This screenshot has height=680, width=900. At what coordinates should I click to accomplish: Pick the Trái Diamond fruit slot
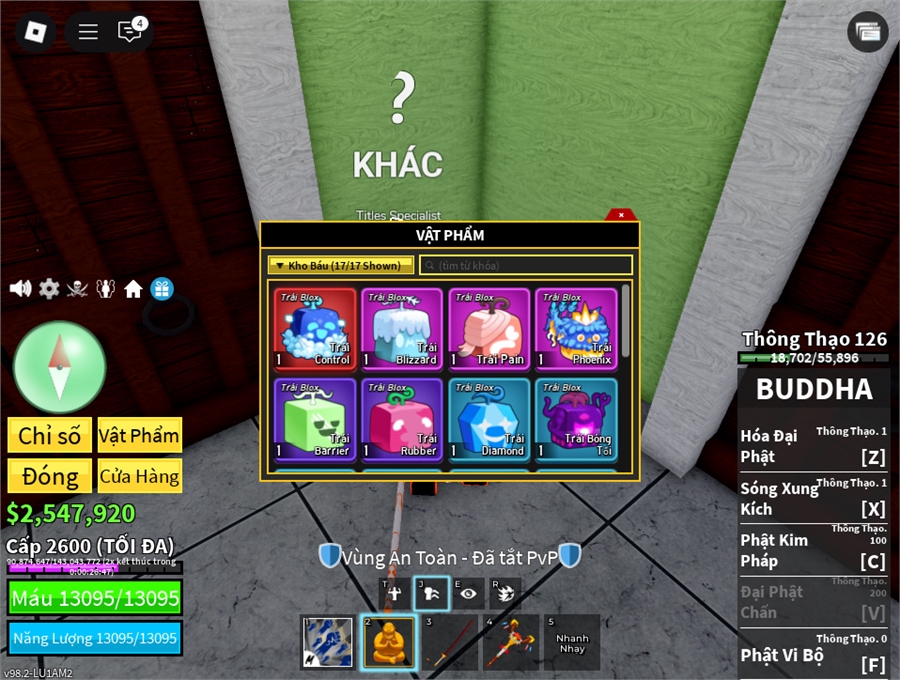489,419
